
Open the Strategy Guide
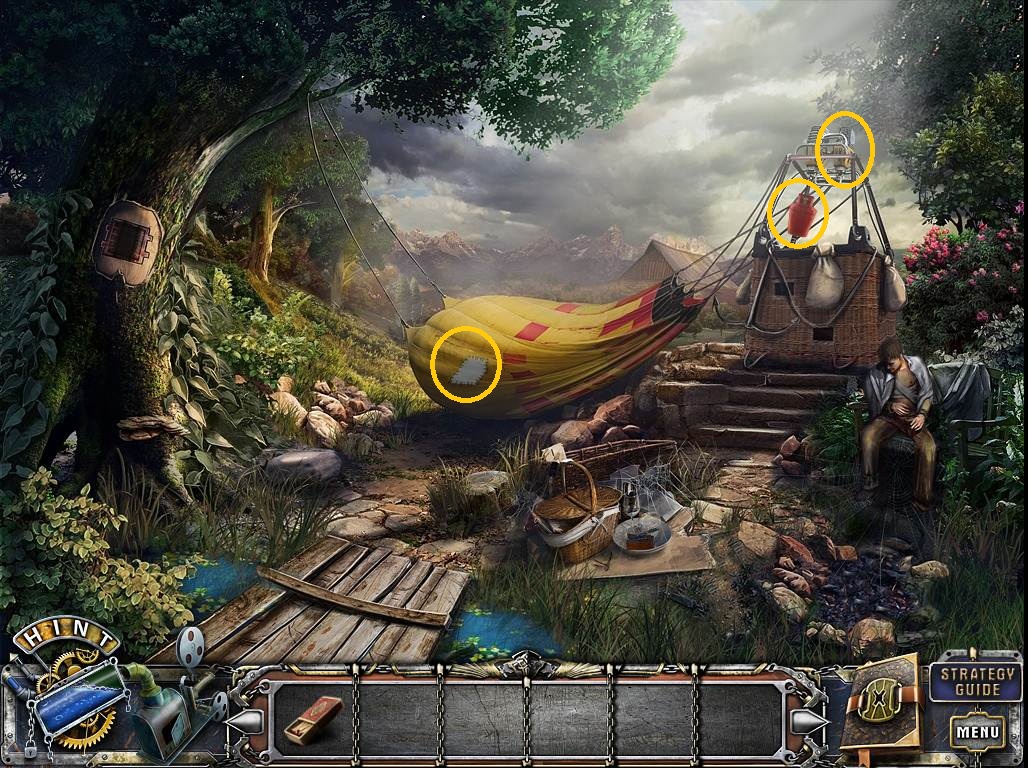click(x=974, y=680)
